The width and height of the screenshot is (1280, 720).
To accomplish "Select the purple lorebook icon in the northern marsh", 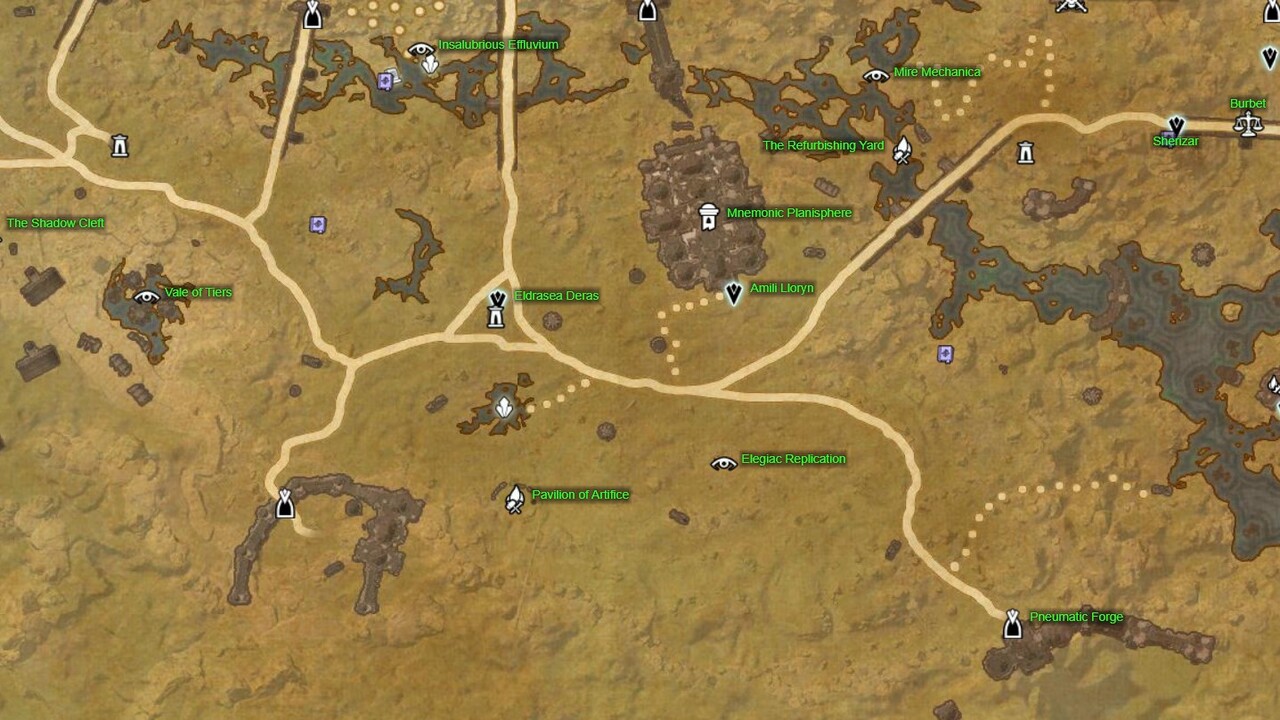I will (385, 79).
